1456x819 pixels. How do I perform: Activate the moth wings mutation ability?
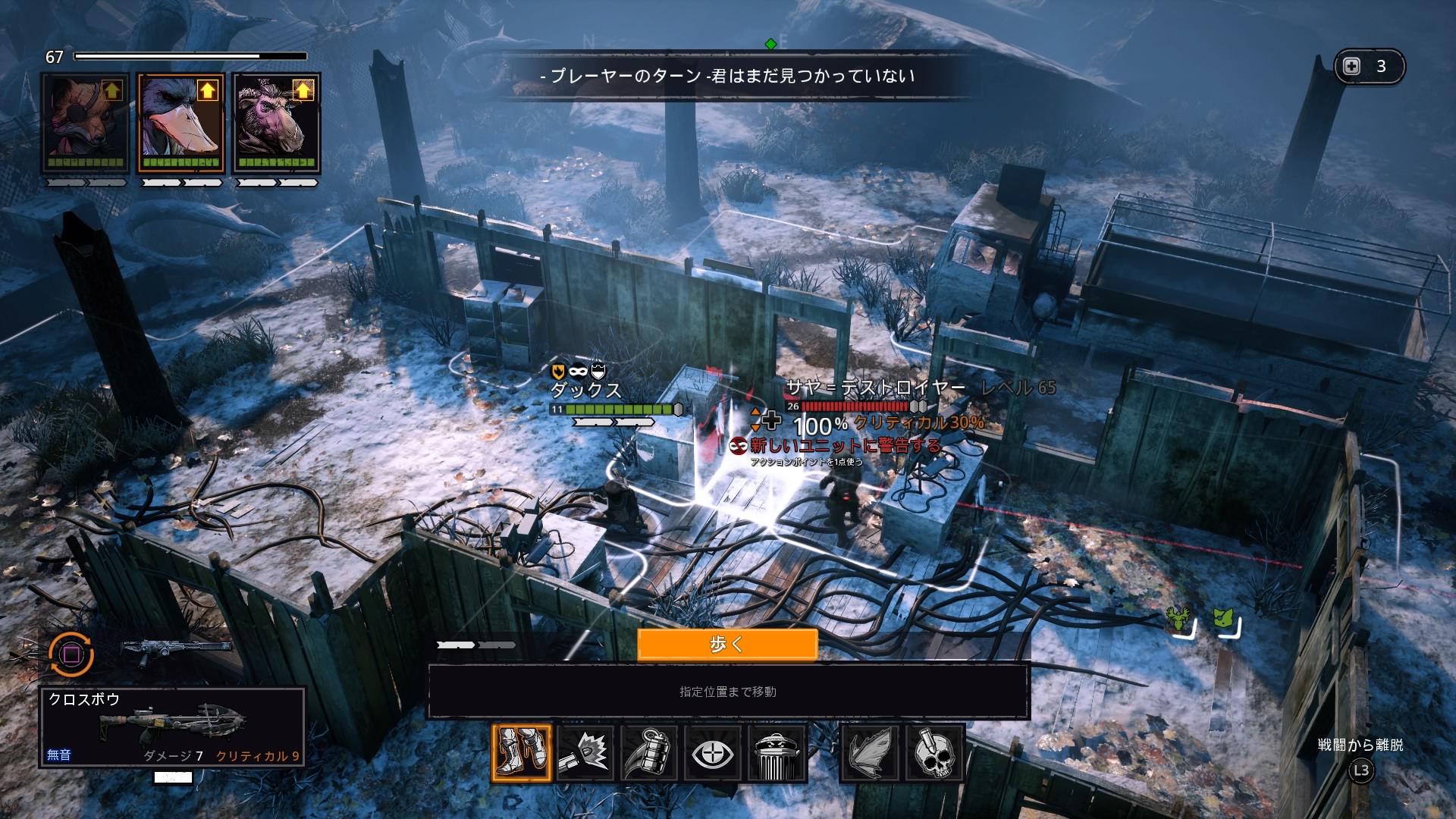pyautogui.click(x=870, y=753)
